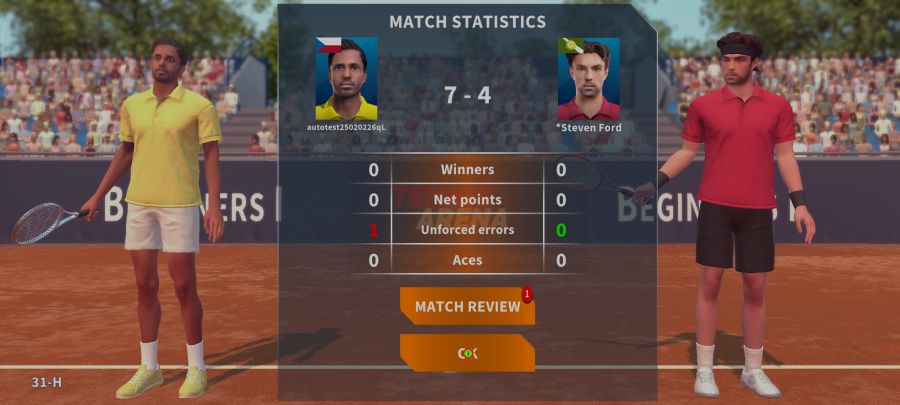Select Steven Ford's player portrait

[588, 79]
